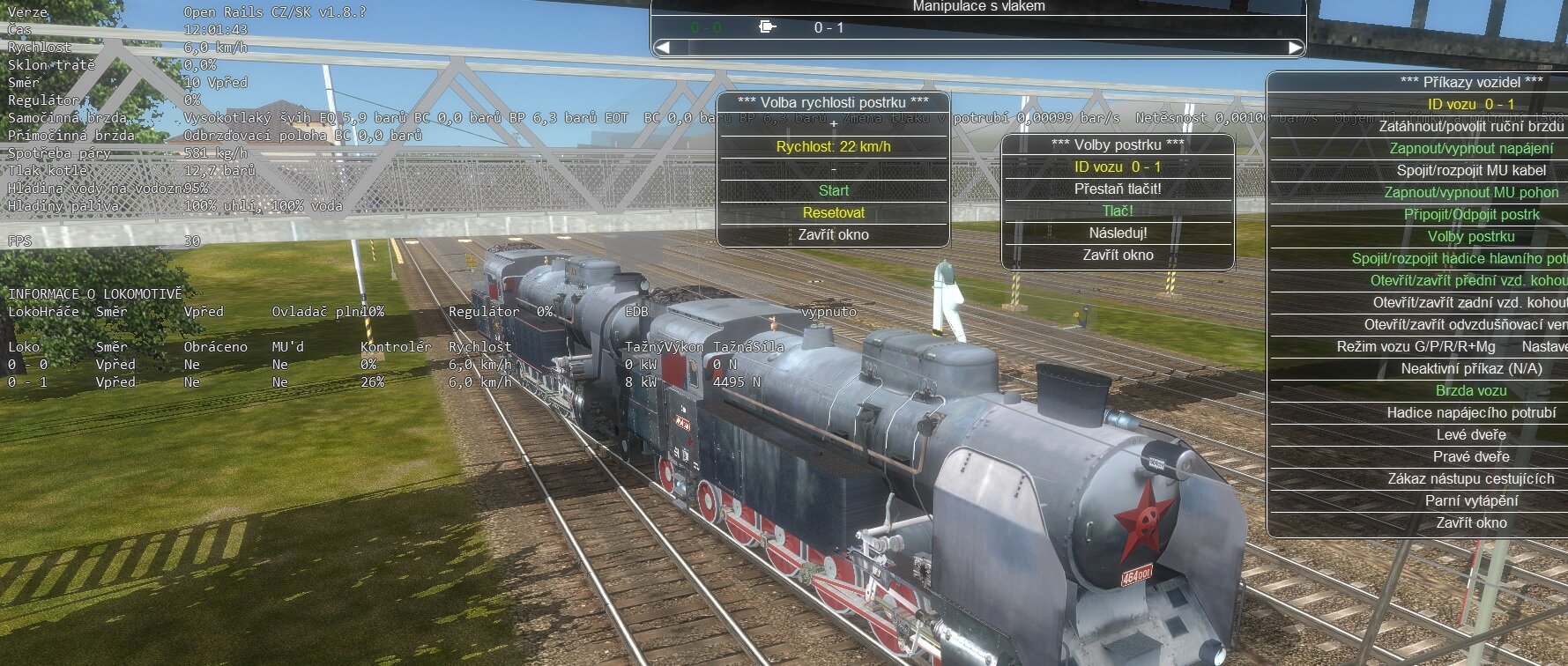Select the Brzda vozu command
Viewport: 1568px width, 666px height.
[x=1470, y=390]
